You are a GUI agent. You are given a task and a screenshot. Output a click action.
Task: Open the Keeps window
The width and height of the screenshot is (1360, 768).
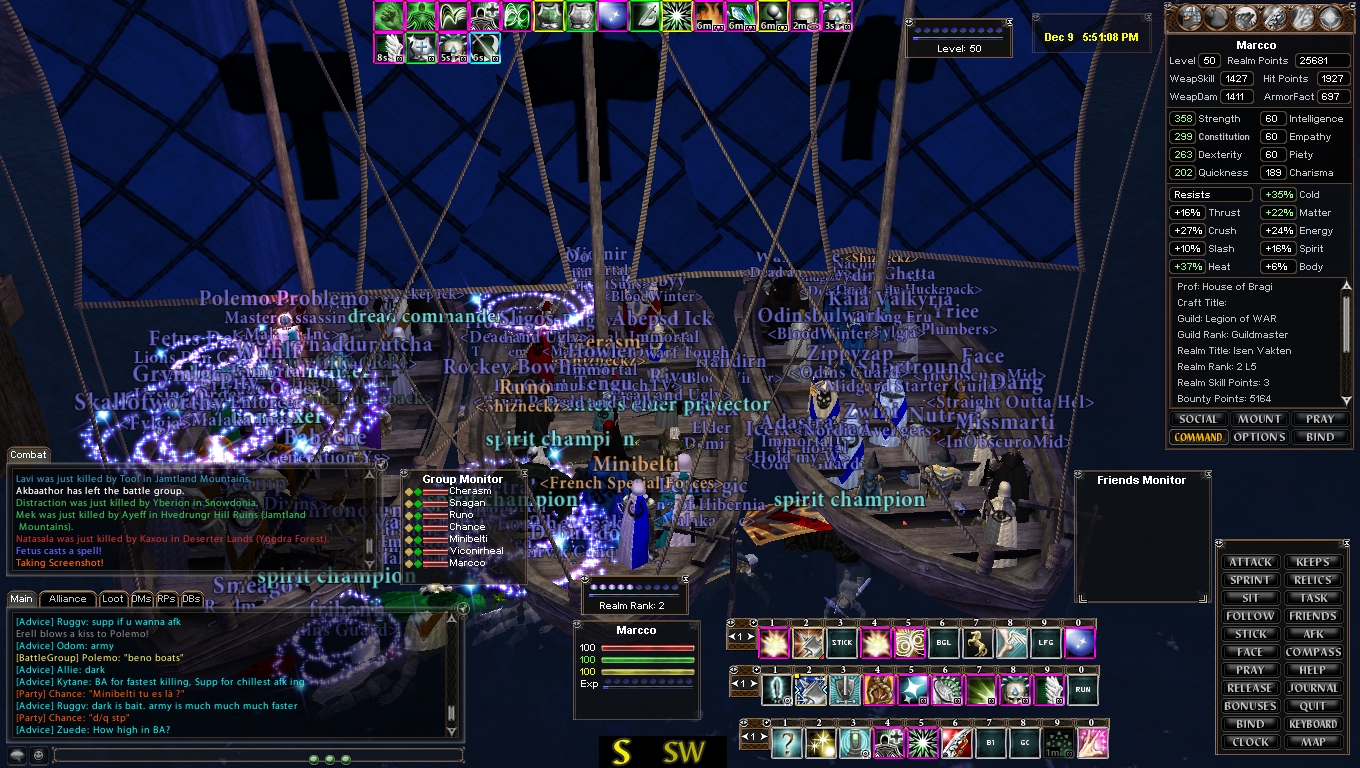[1312, 562]
